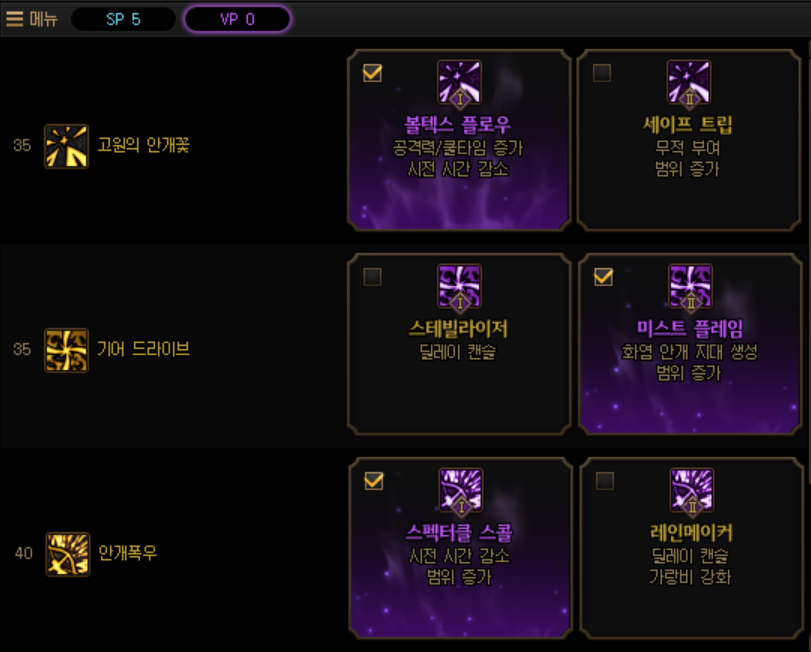Image resolution: width=811 pixels, height=652 pixels.
Task: Open the 메뉴 hamburger menu
Action: 31,19
